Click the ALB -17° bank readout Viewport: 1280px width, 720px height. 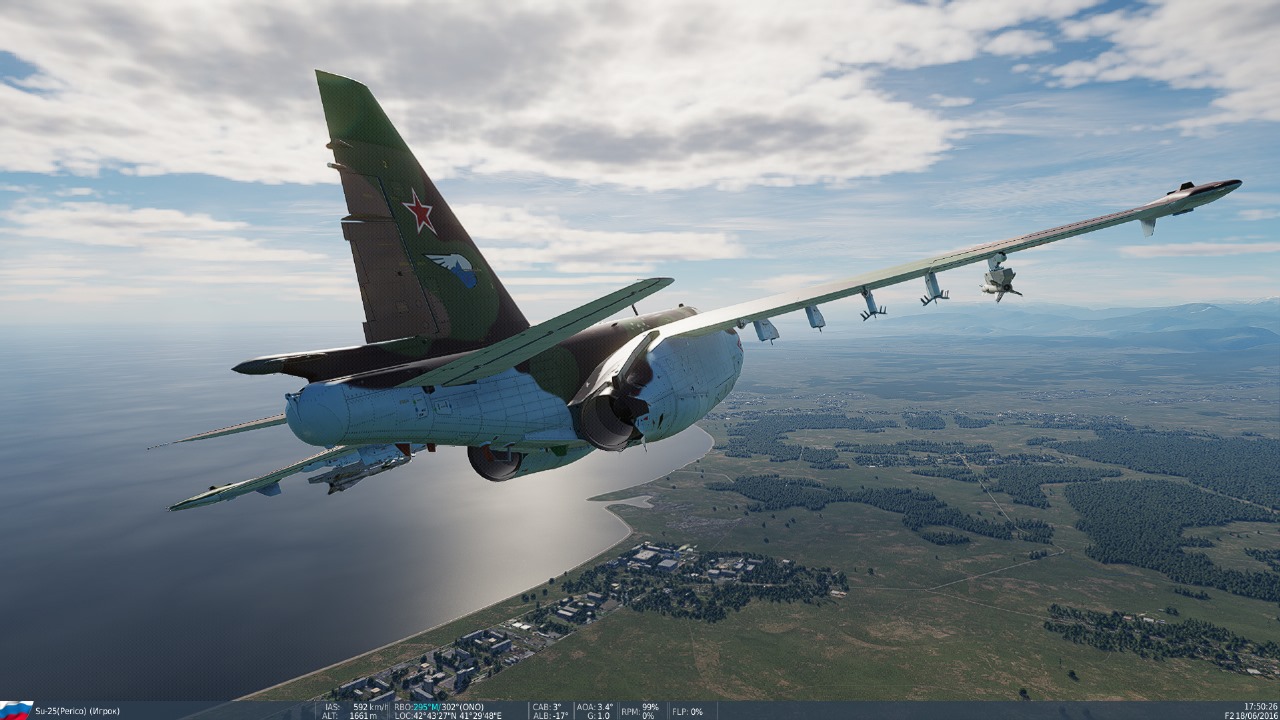click(x=549, y=713)
